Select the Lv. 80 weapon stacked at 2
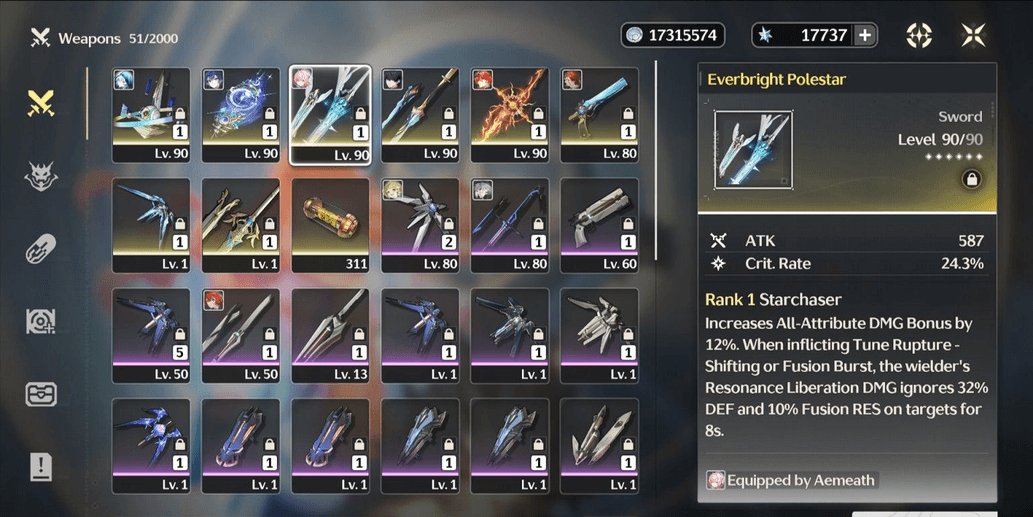 (420, 225)
